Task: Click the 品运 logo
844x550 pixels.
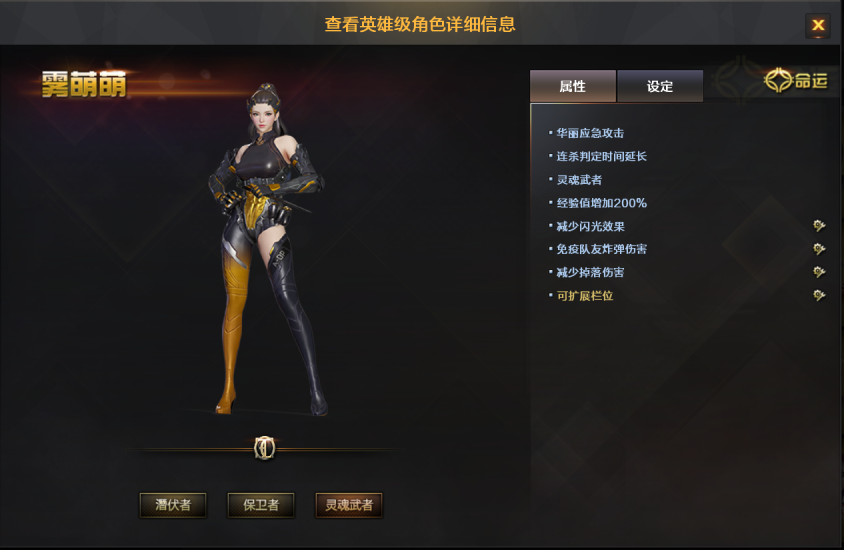Action: pos(797,81)
